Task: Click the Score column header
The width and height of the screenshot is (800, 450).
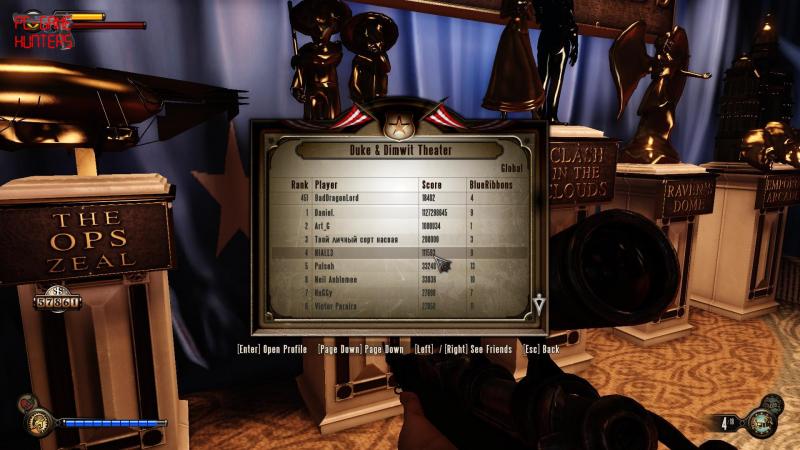Action: click(432, 185)
